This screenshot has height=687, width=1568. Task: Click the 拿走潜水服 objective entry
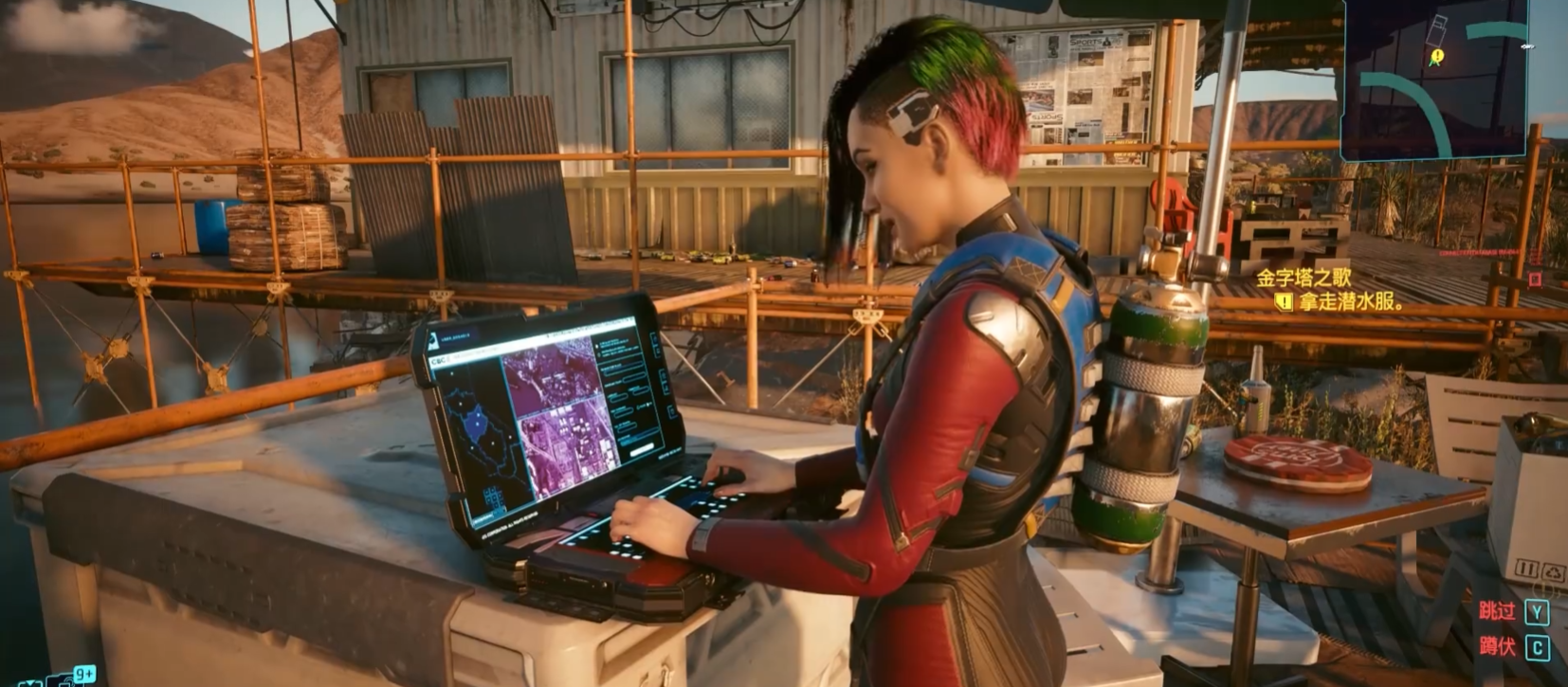coord(1350,302)
